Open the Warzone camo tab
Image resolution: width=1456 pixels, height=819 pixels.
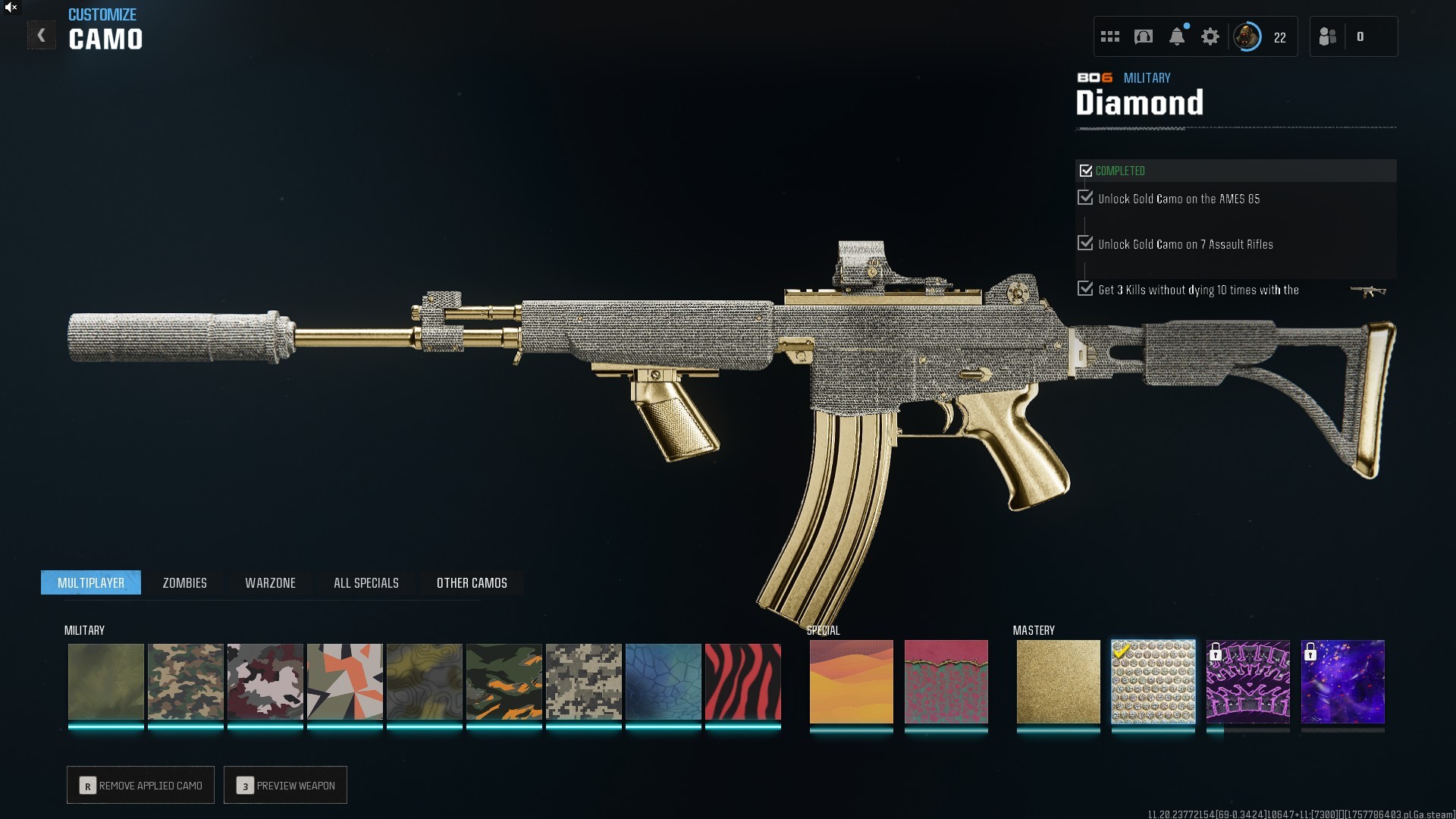[270, 583]
